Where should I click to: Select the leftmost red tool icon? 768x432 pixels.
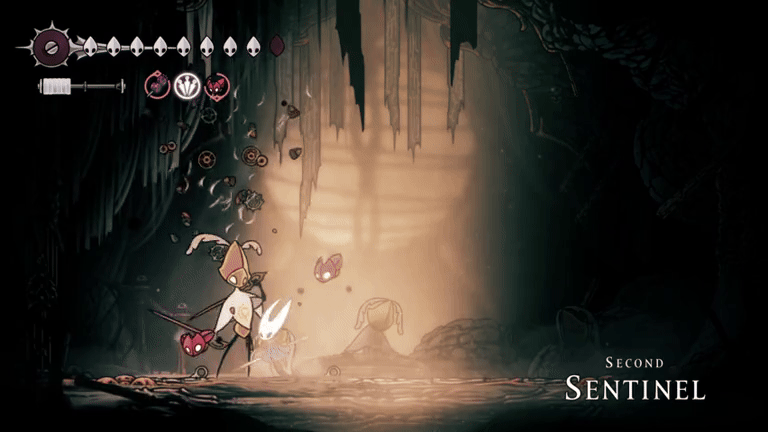(158, 87)
